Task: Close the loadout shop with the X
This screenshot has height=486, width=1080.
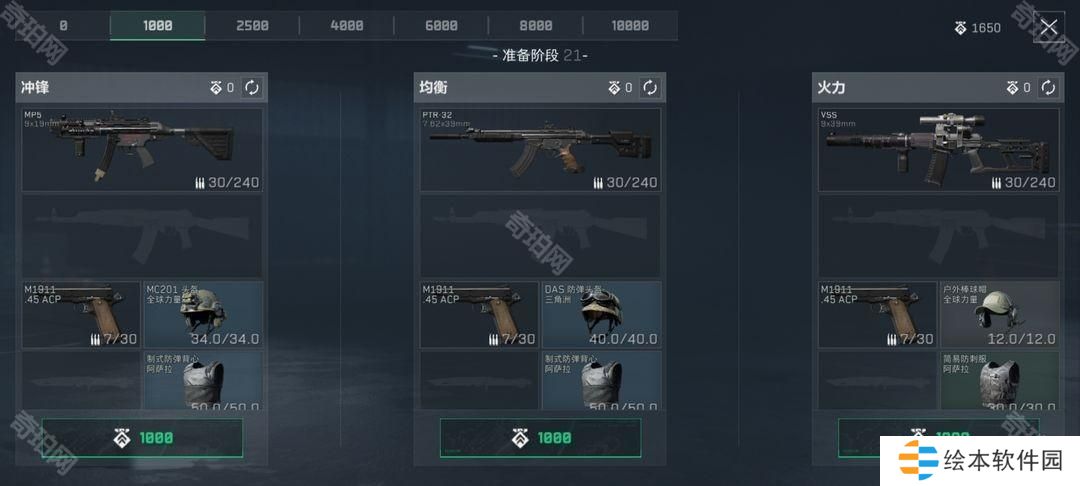Action: click(x=1048, y=27)
